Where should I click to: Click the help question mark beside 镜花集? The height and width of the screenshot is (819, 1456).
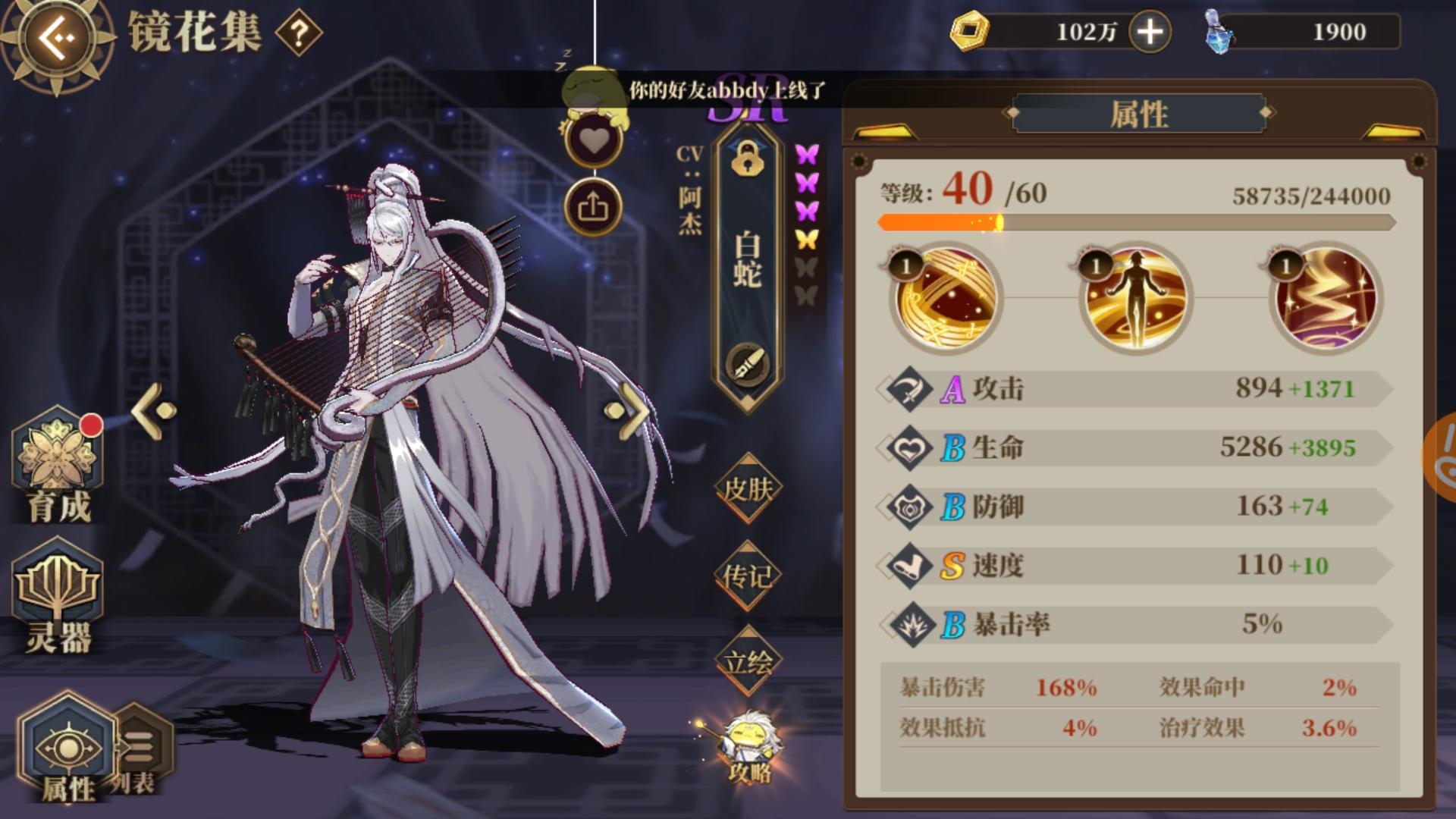point(297,32)
